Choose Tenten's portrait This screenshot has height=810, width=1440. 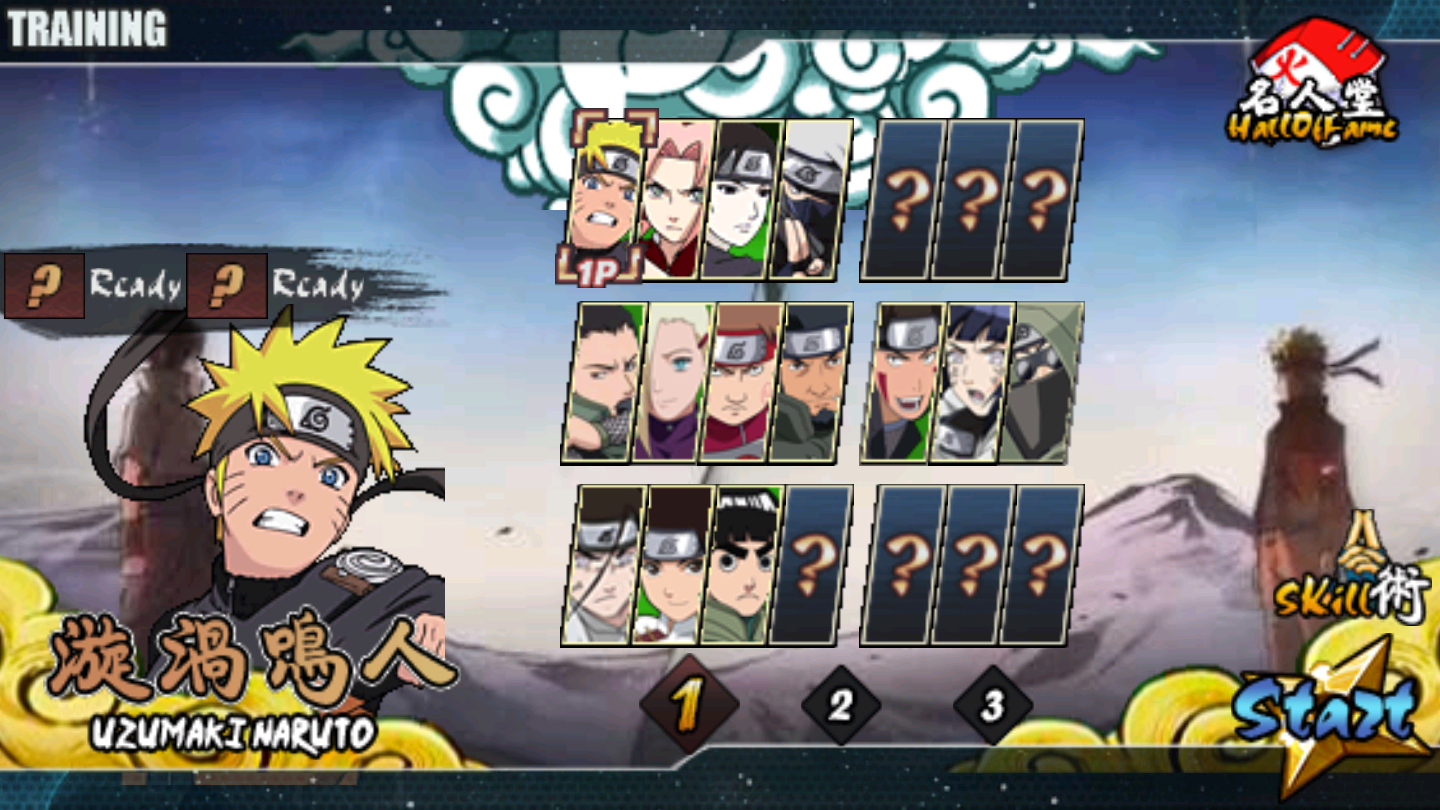(x=673, y=565)
